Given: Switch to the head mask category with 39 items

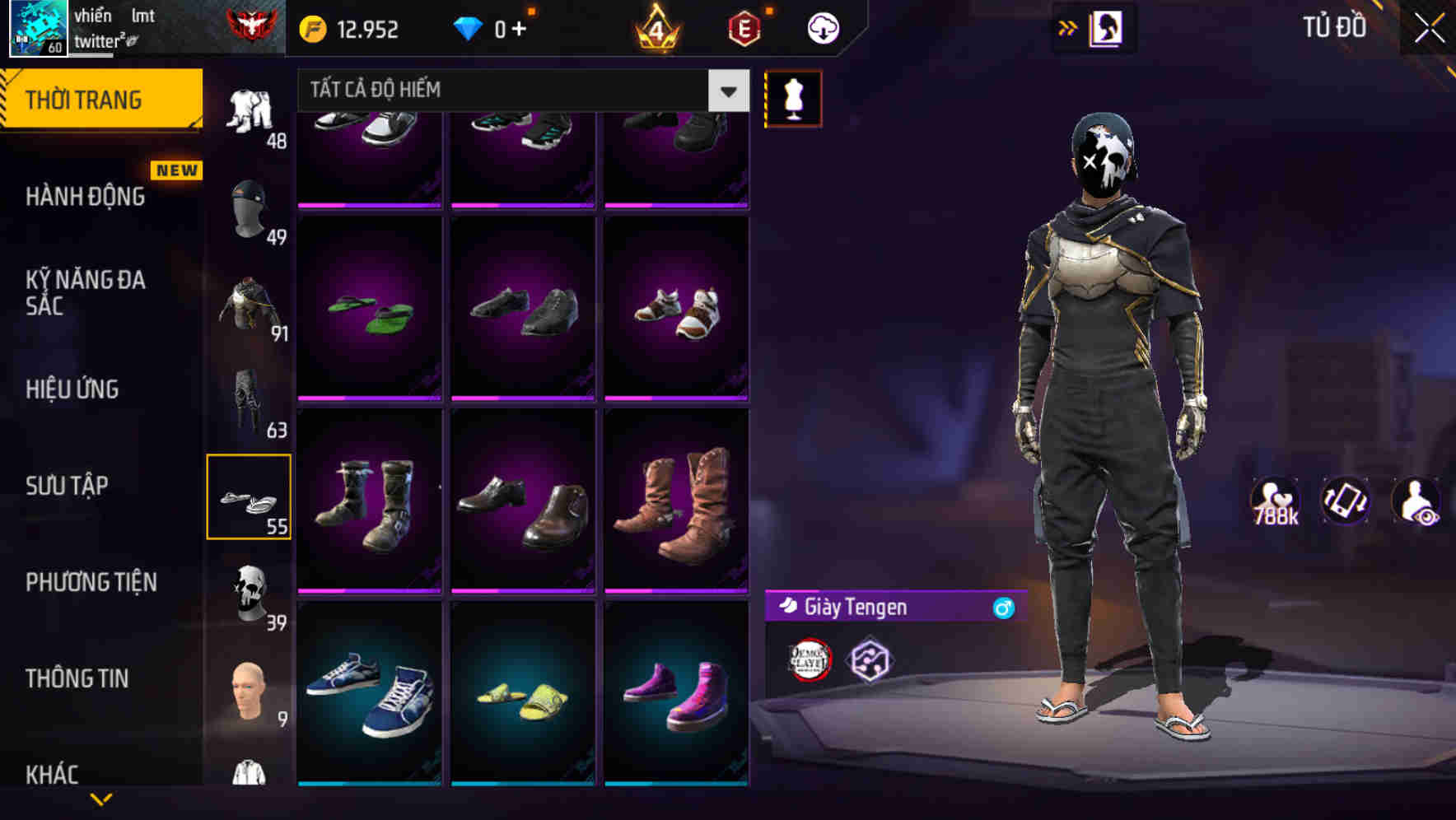Looking at the screenshot, I should (x=250, y=591).
